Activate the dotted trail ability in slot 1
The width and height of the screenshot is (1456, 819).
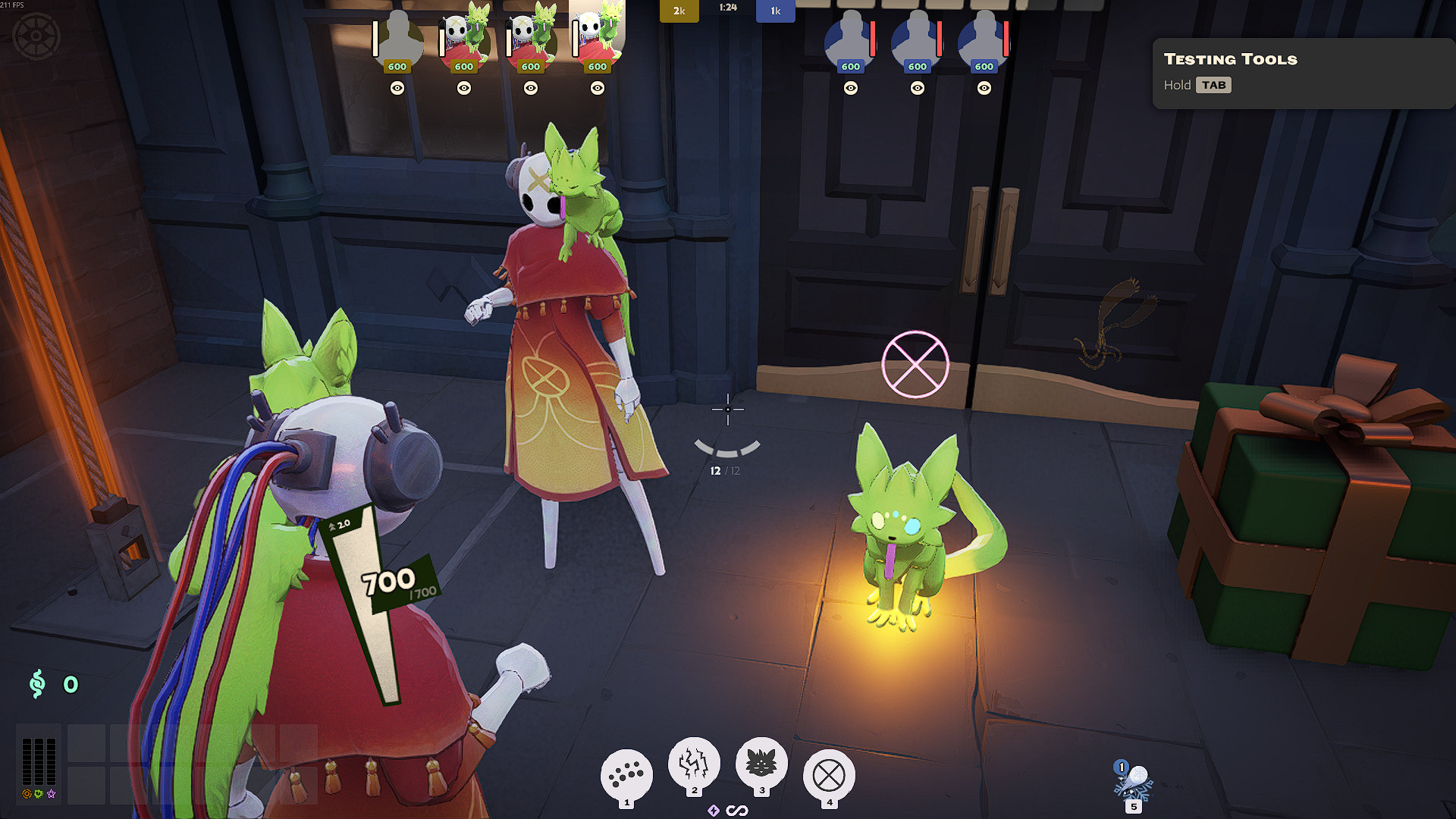click(626, 774)
